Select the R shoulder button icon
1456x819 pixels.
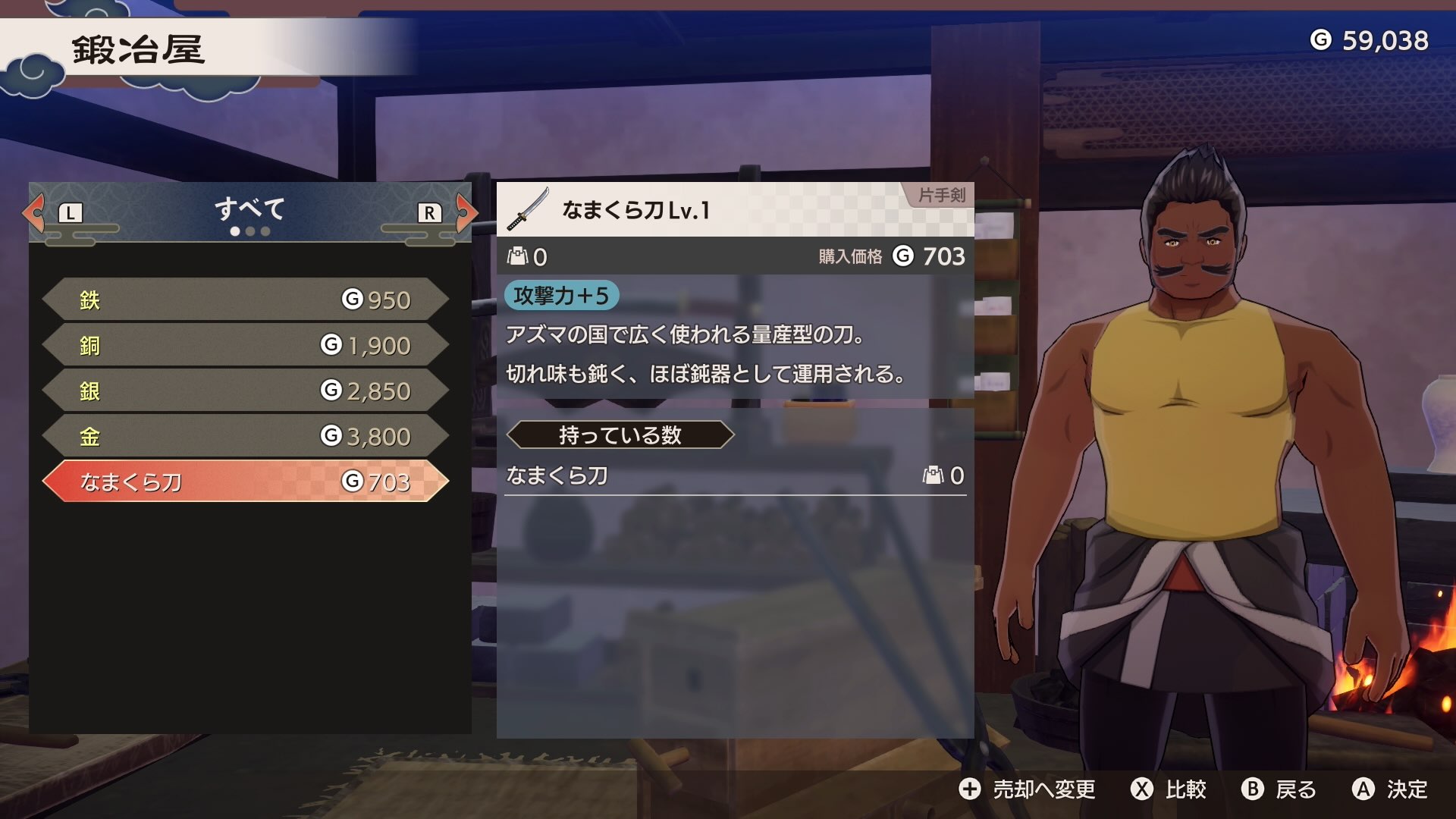coord(430,215)
